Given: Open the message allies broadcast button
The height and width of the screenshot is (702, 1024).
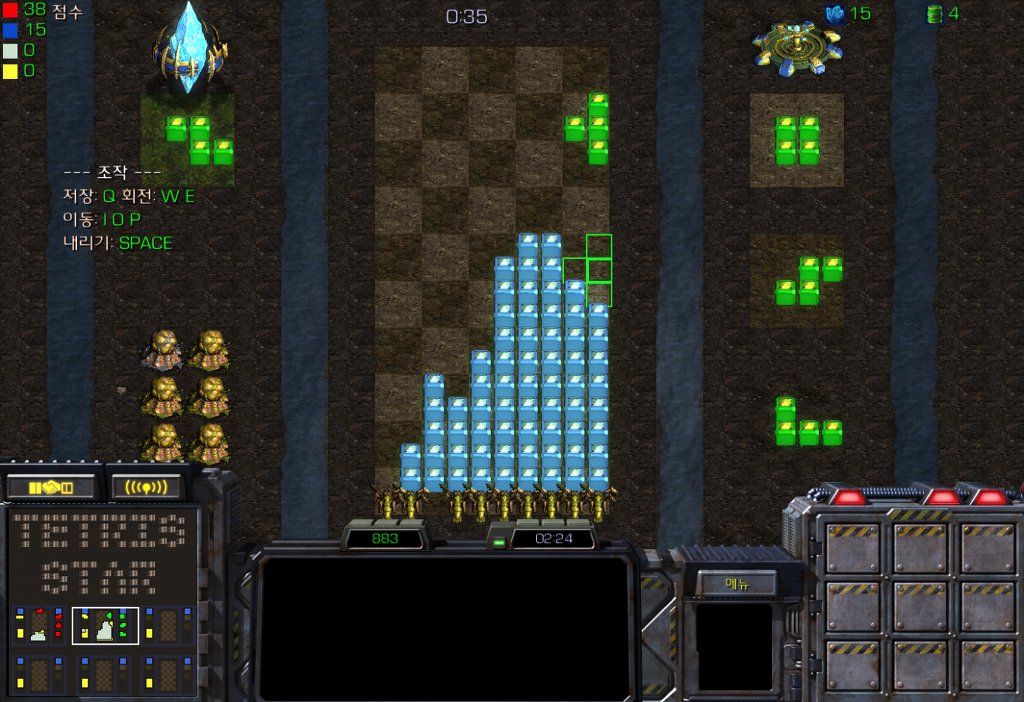Looking at the screenshot, I should click(145, 487).
